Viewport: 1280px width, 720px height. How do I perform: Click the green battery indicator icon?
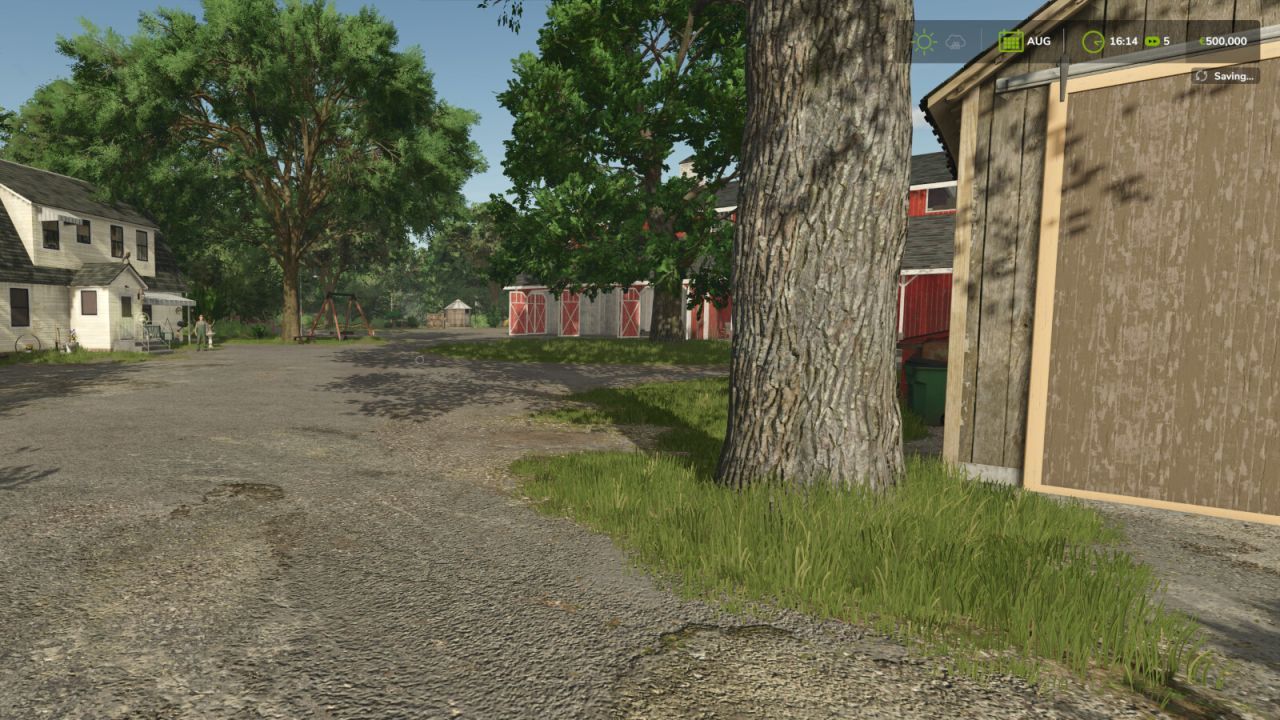pyautogui.click(x=1152, y=41)
